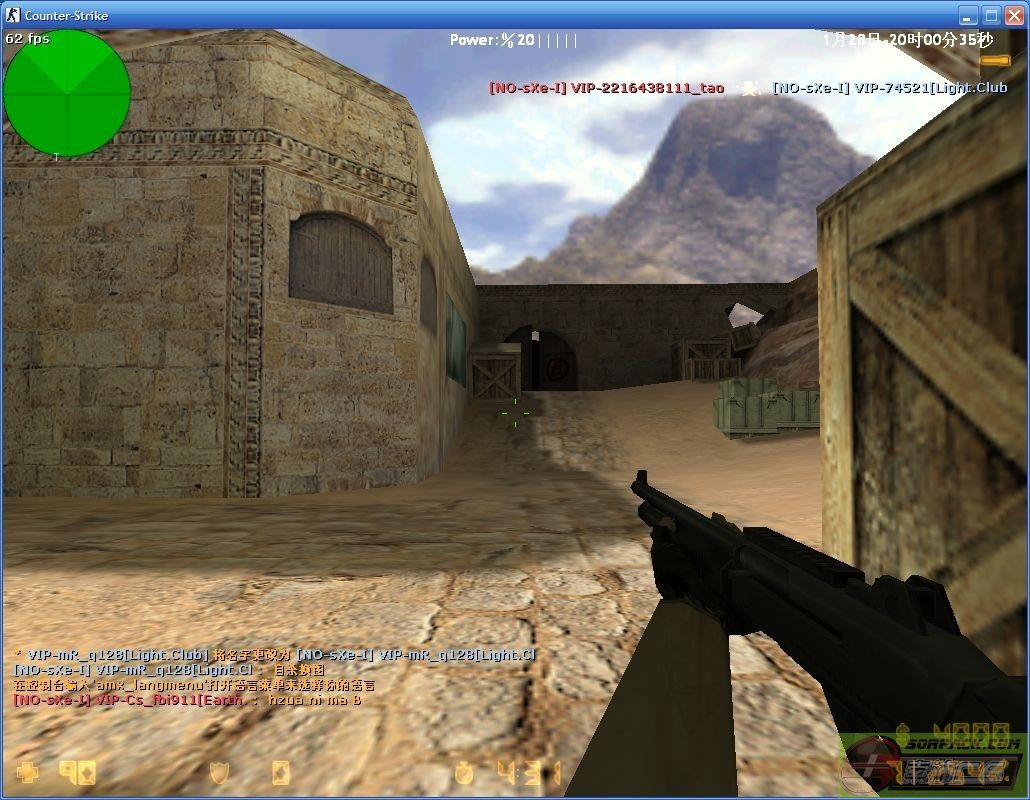Click the skull icon in the kill feed

pyautogui.click(x=748, y=88)
